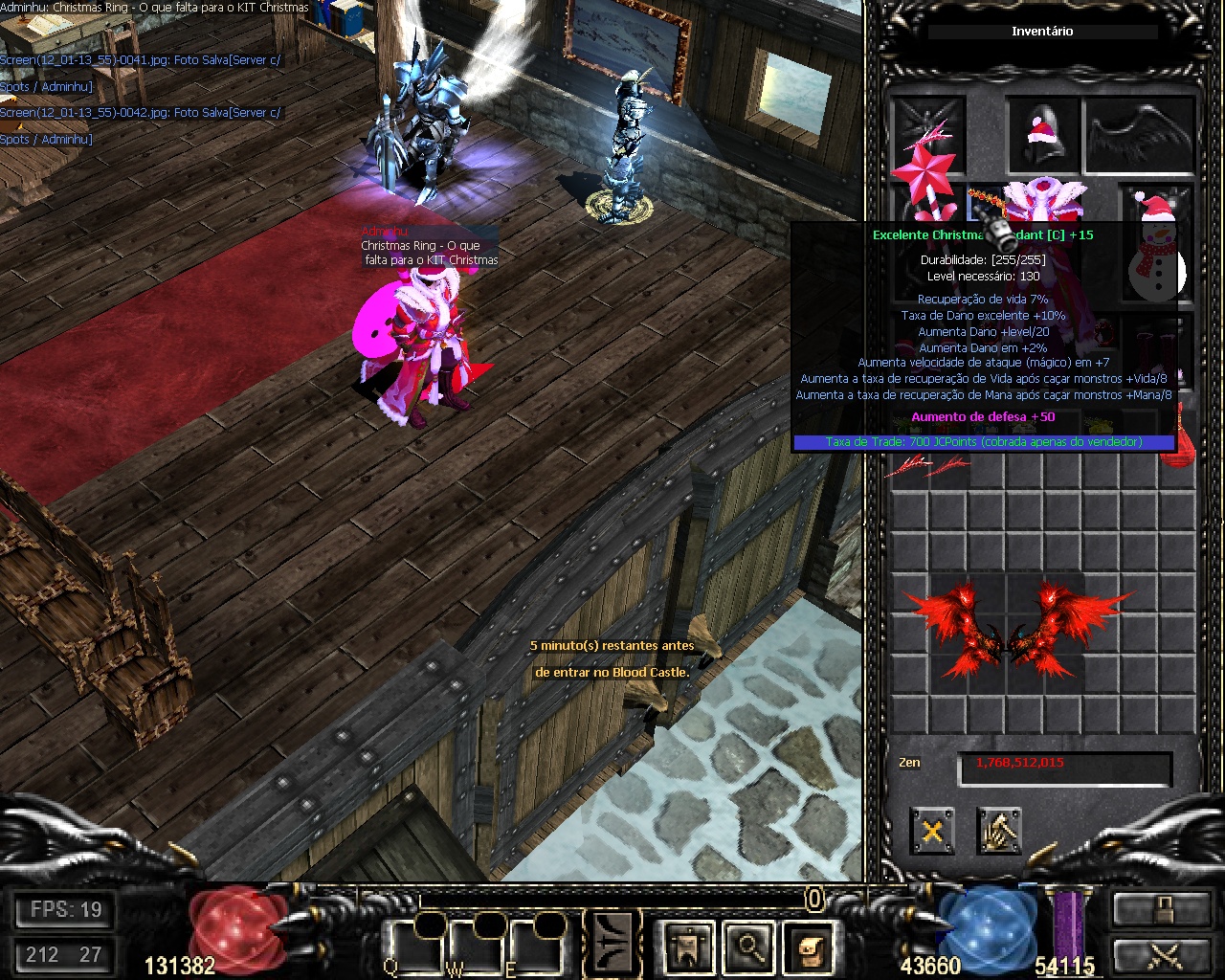The image size is (1225, 980).
Task: Select the active skill slot
Action: [612, 943]
